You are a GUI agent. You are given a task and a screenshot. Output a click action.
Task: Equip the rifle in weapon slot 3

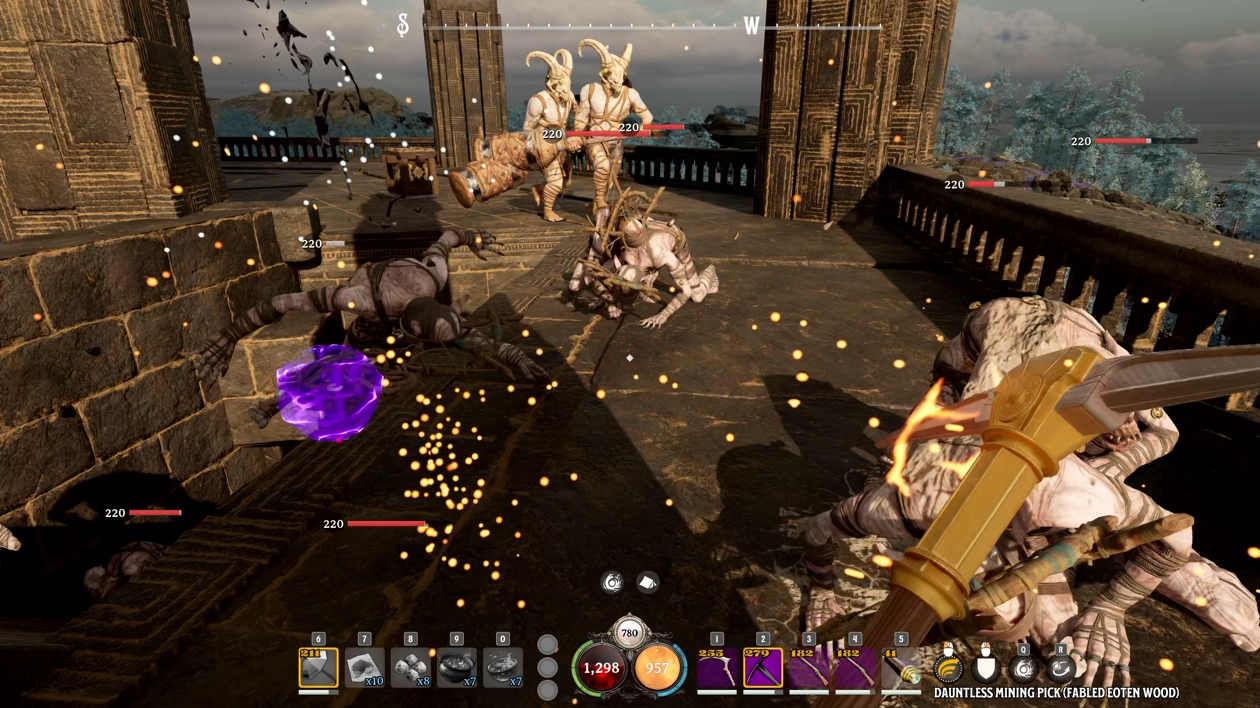809,668
